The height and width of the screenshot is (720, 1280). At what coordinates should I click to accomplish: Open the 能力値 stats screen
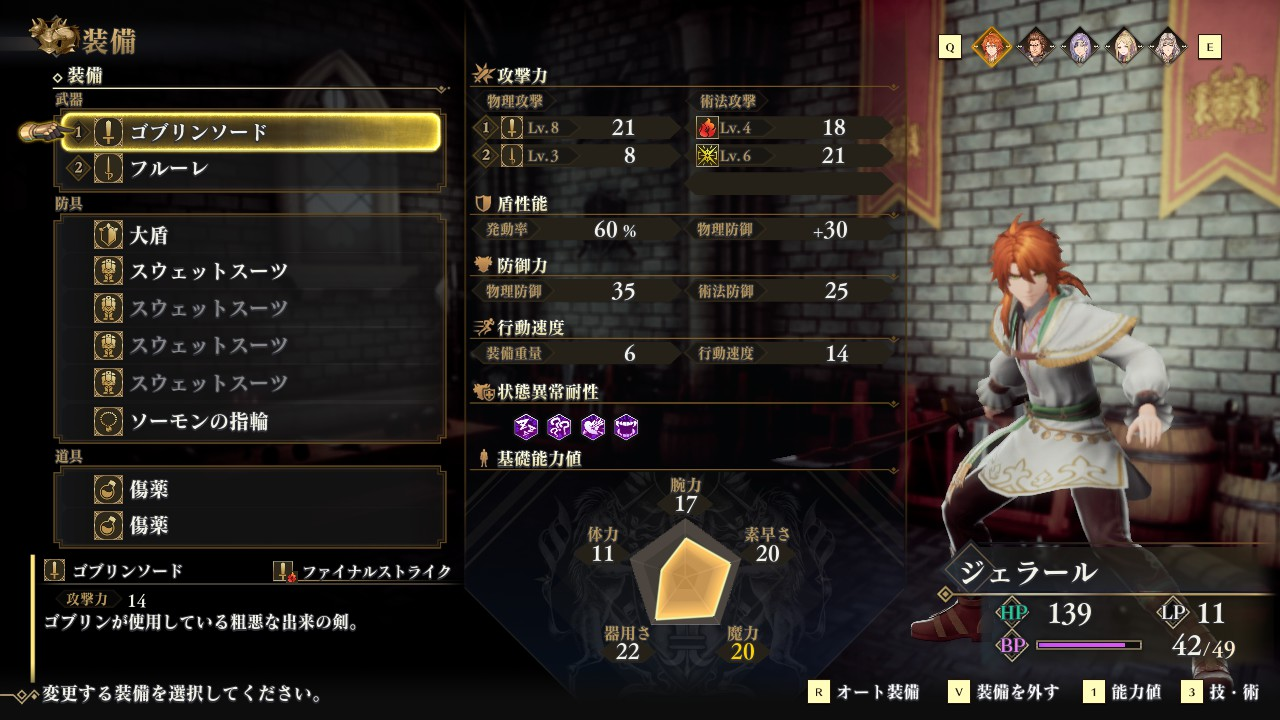click(x=1127, y=692)
